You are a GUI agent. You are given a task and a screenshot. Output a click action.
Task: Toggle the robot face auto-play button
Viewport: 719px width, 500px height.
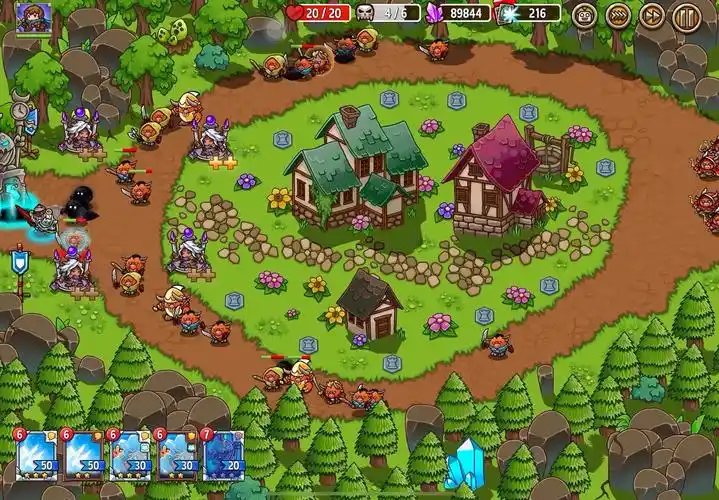(585, 15)
